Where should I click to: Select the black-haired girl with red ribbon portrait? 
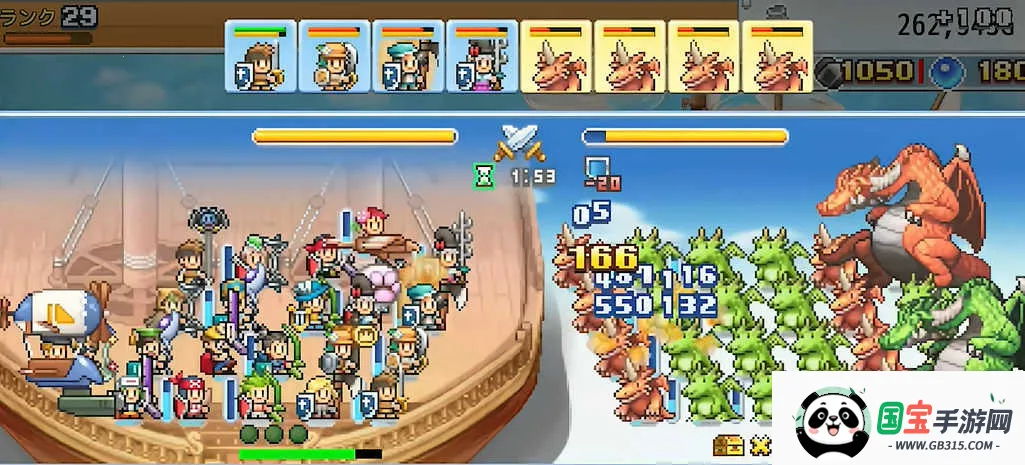click(482, 57)
